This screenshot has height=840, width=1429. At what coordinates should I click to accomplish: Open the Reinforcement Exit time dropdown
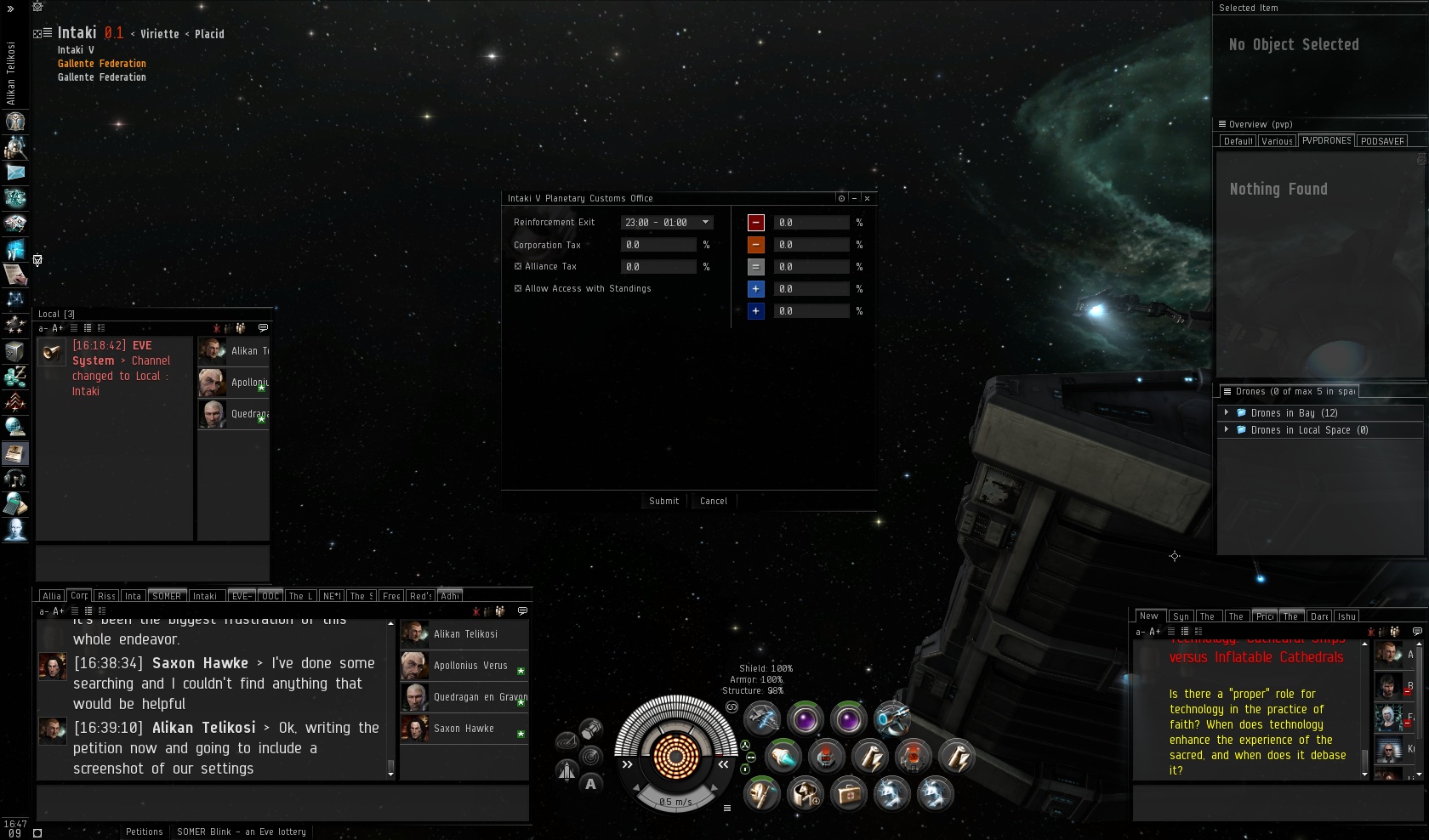pos(705,223)
